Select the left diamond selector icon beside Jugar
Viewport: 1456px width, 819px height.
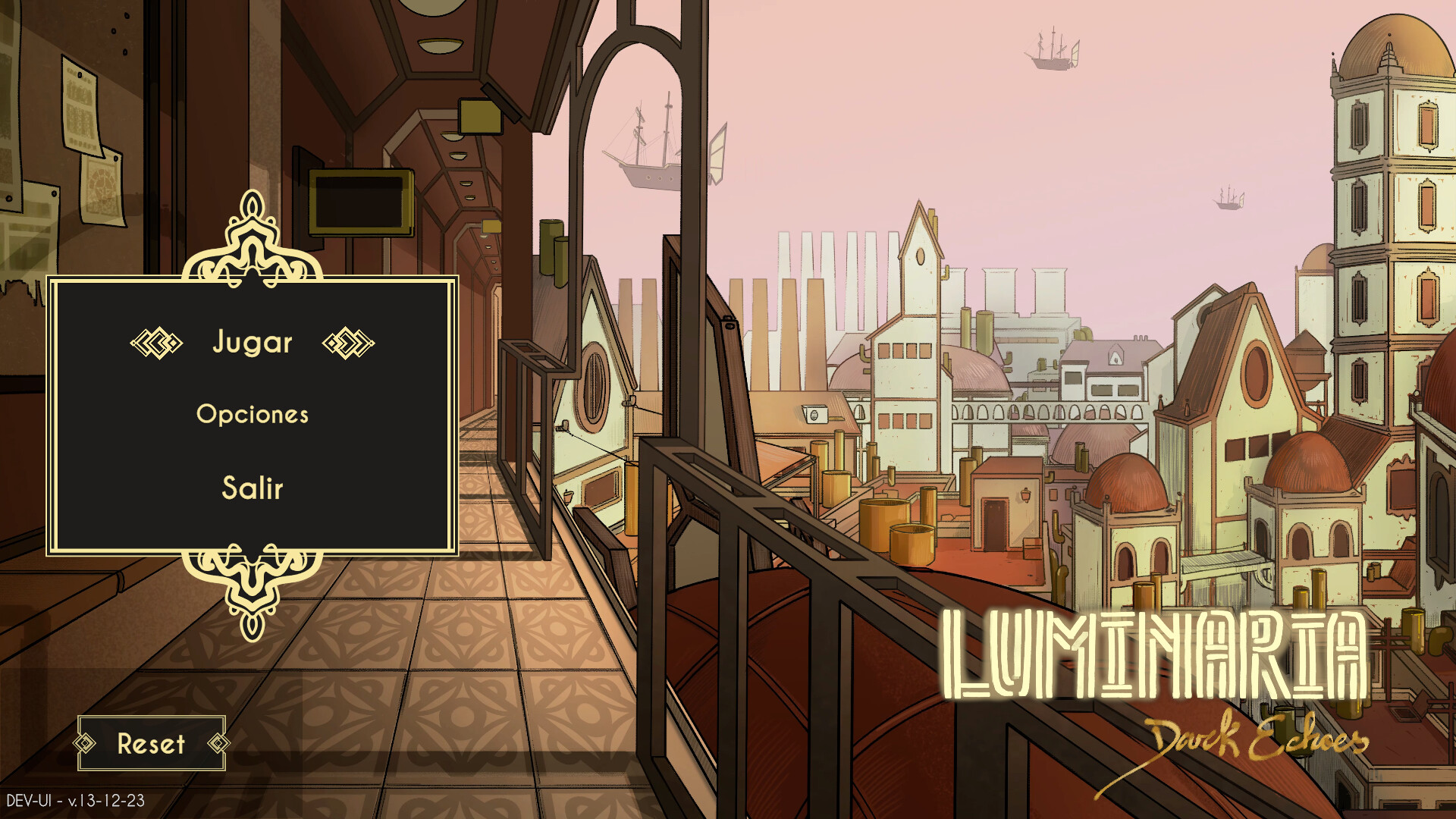tap(155, 343)
